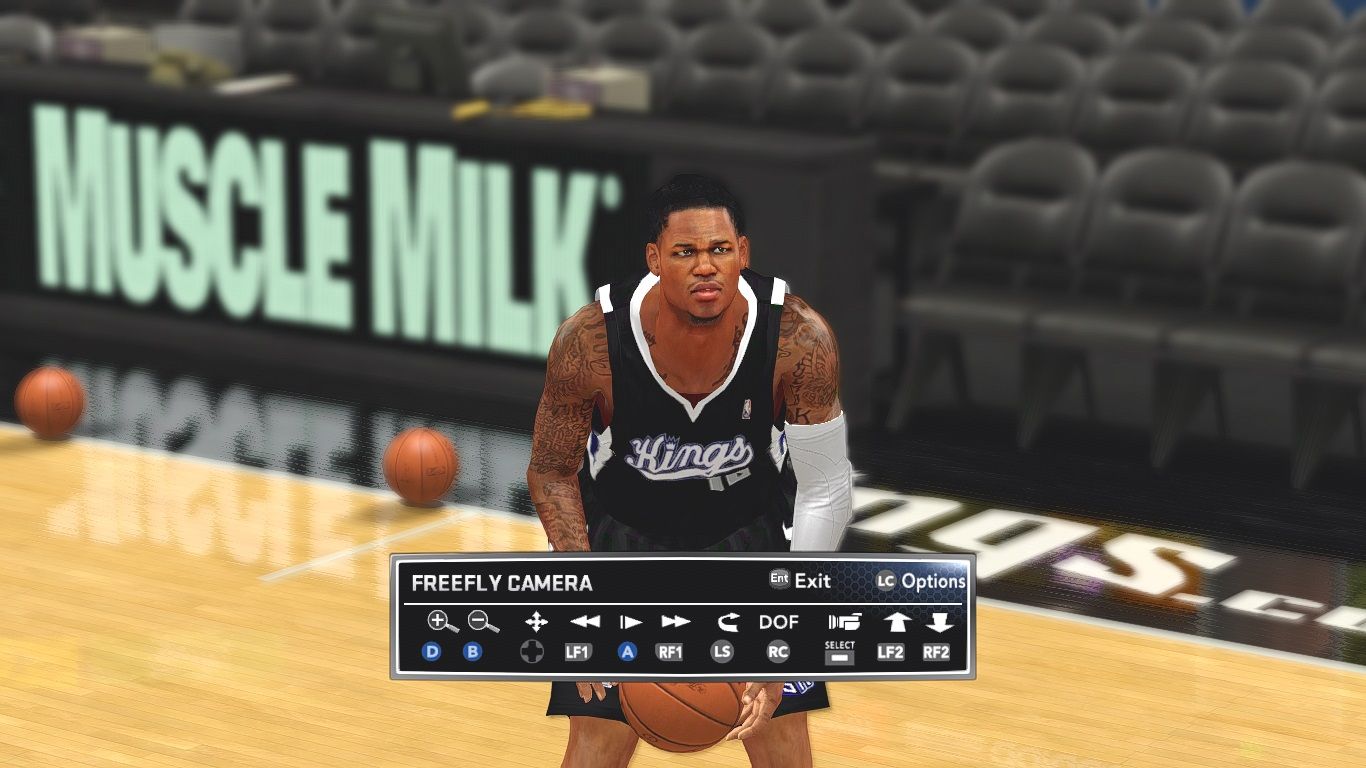
Task: Open the camera Options
Action: pos(921,581)
